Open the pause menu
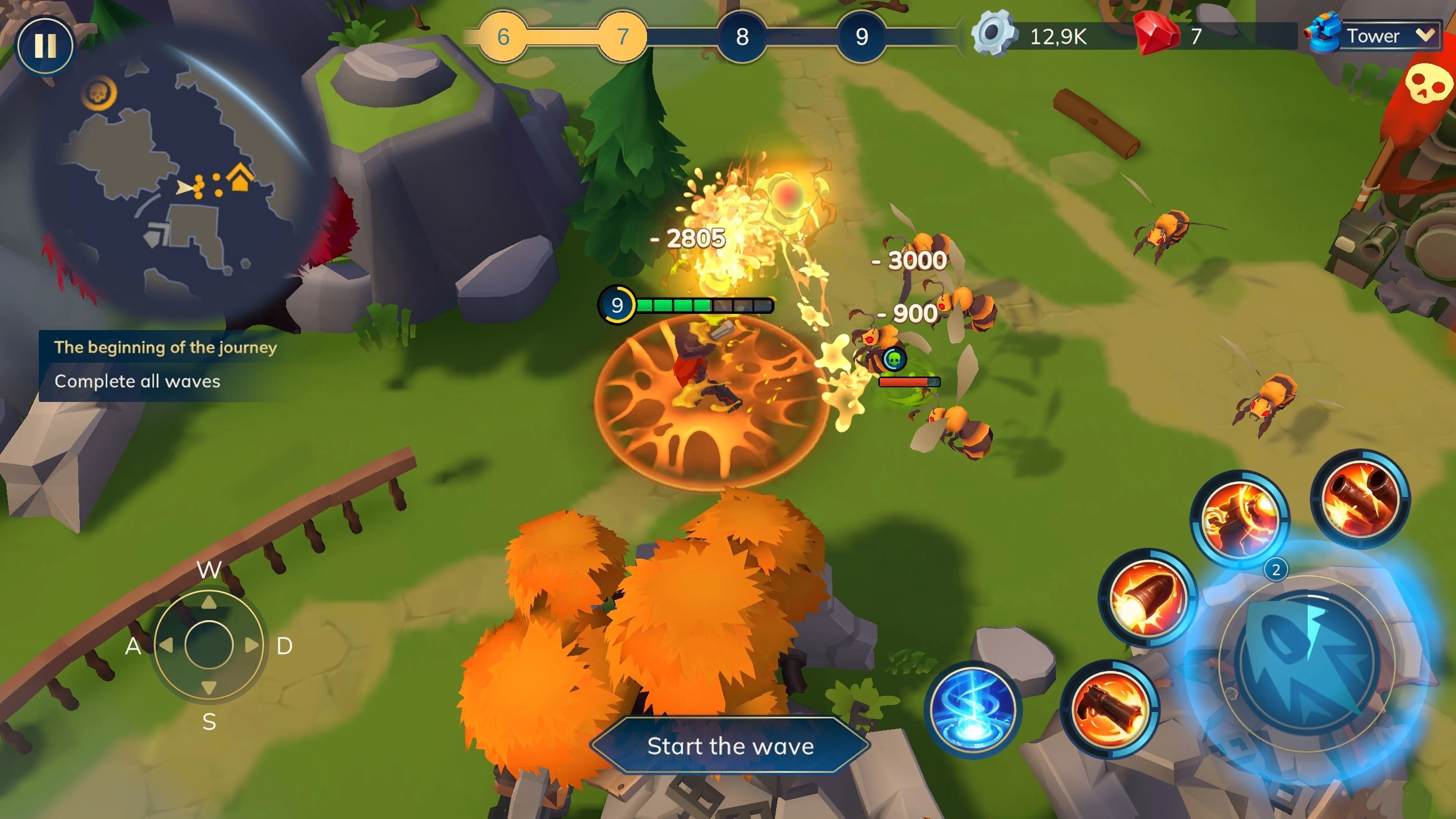The height and width of the screenshot is (819, 1456). (45, 45)
